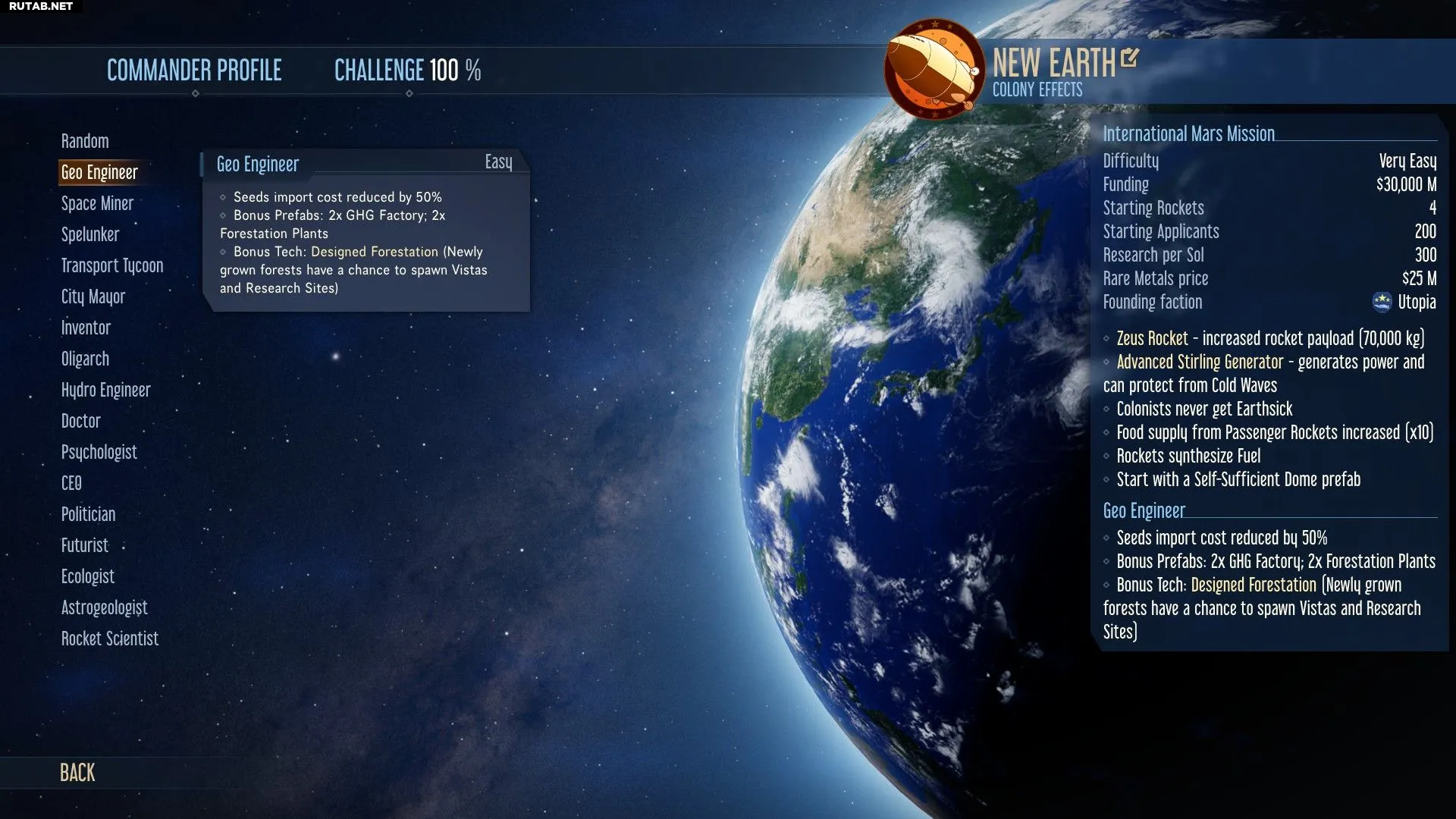Choose Transport Tycoon from the list
Image resolution: width=1456 pixels, height=819 pixels.
[x=112, y=266]
